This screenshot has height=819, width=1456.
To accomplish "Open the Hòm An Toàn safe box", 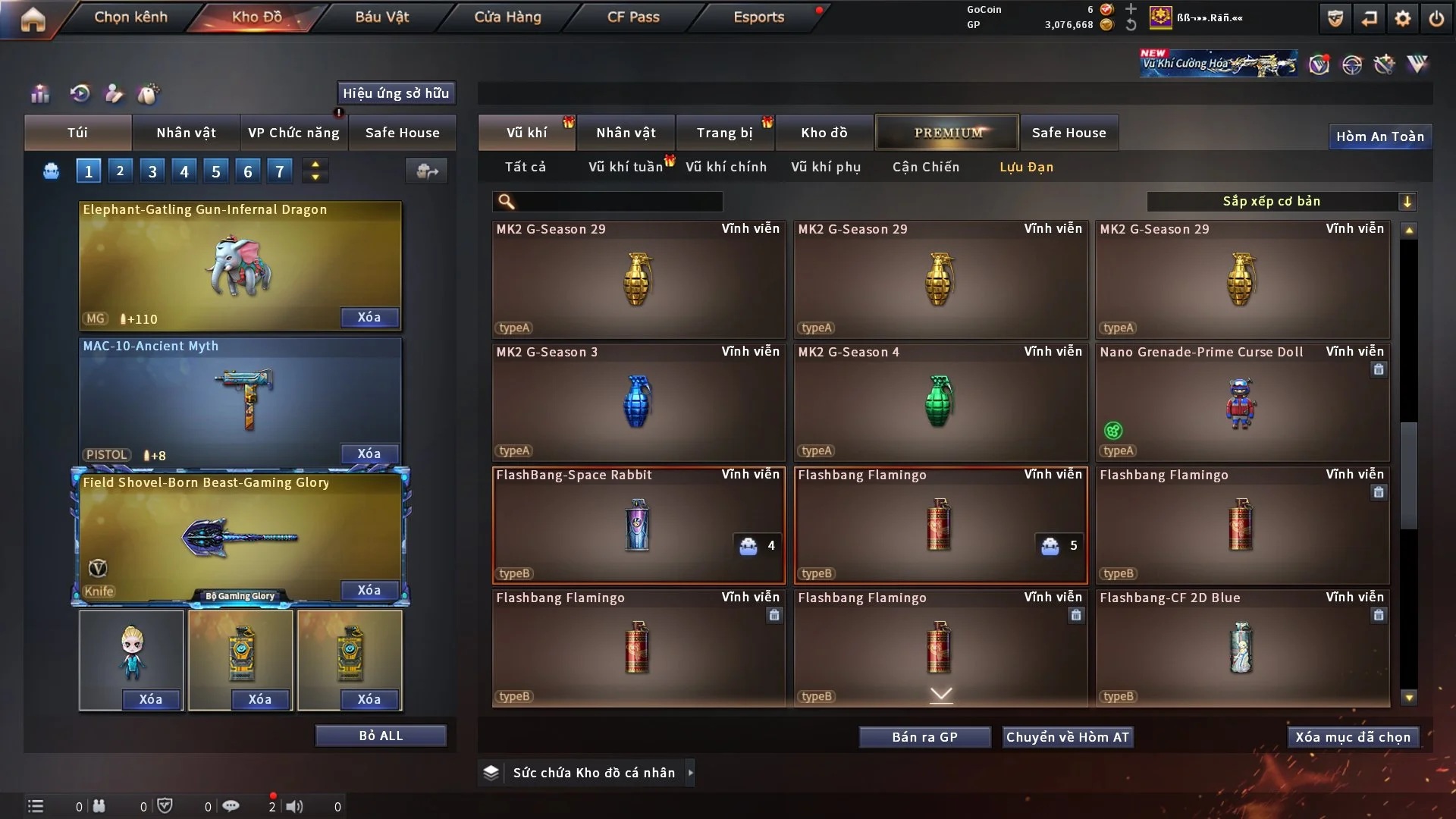I will click(x=1379, y=136).
